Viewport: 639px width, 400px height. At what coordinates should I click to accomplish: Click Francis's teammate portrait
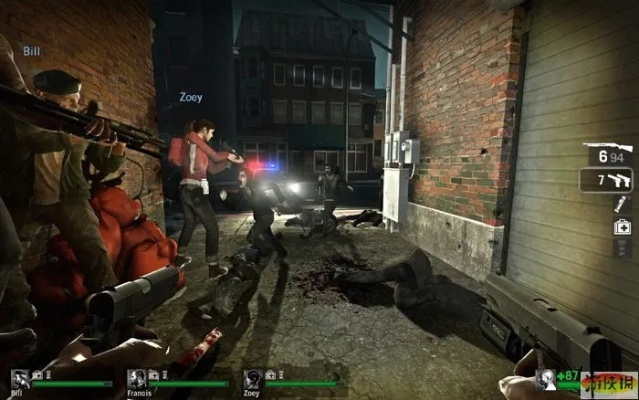[137, 378]
